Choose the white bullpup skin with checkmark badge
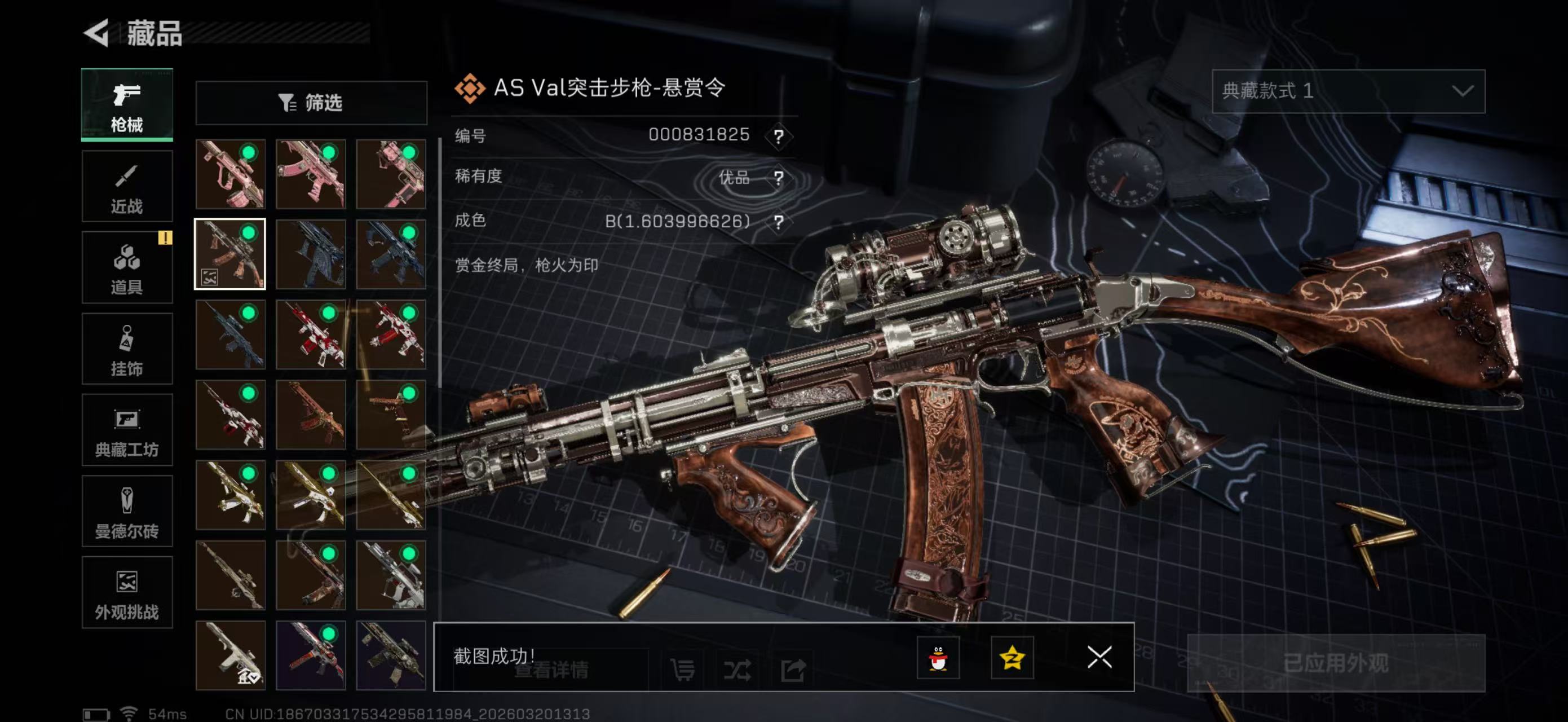The width and height of the screenshot is (1568, 722). (230, 655)
